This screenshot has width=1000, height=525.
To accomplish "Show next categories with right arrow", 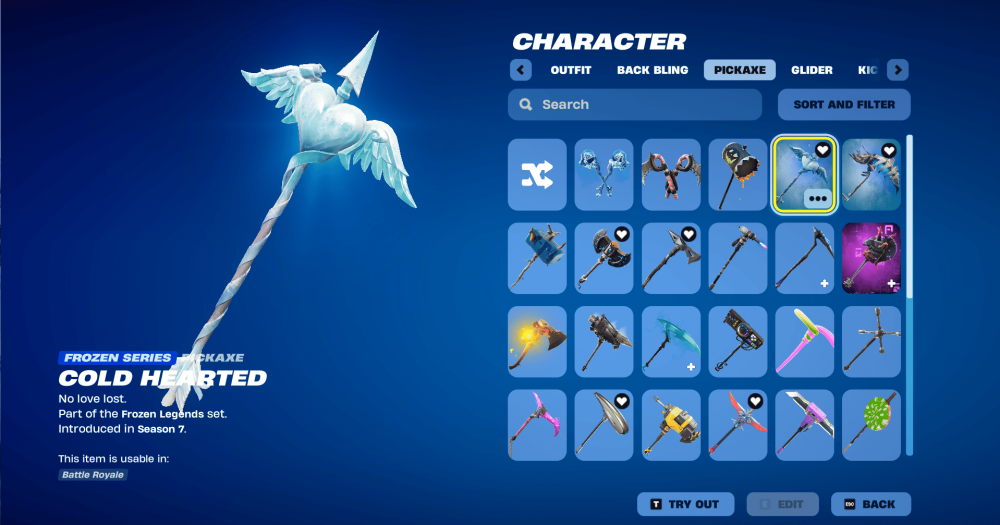I will [898, 70].
